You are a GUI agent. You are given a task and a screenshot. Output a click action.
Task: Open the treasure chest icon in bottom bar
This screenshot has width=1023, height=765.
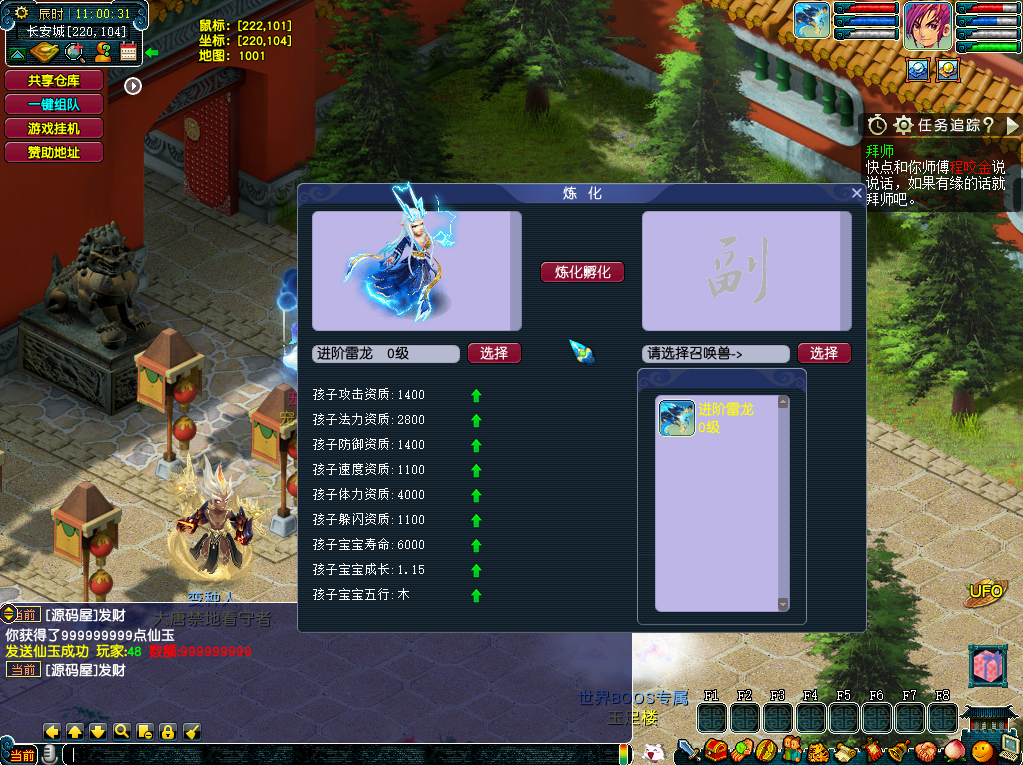coord(714,750)
